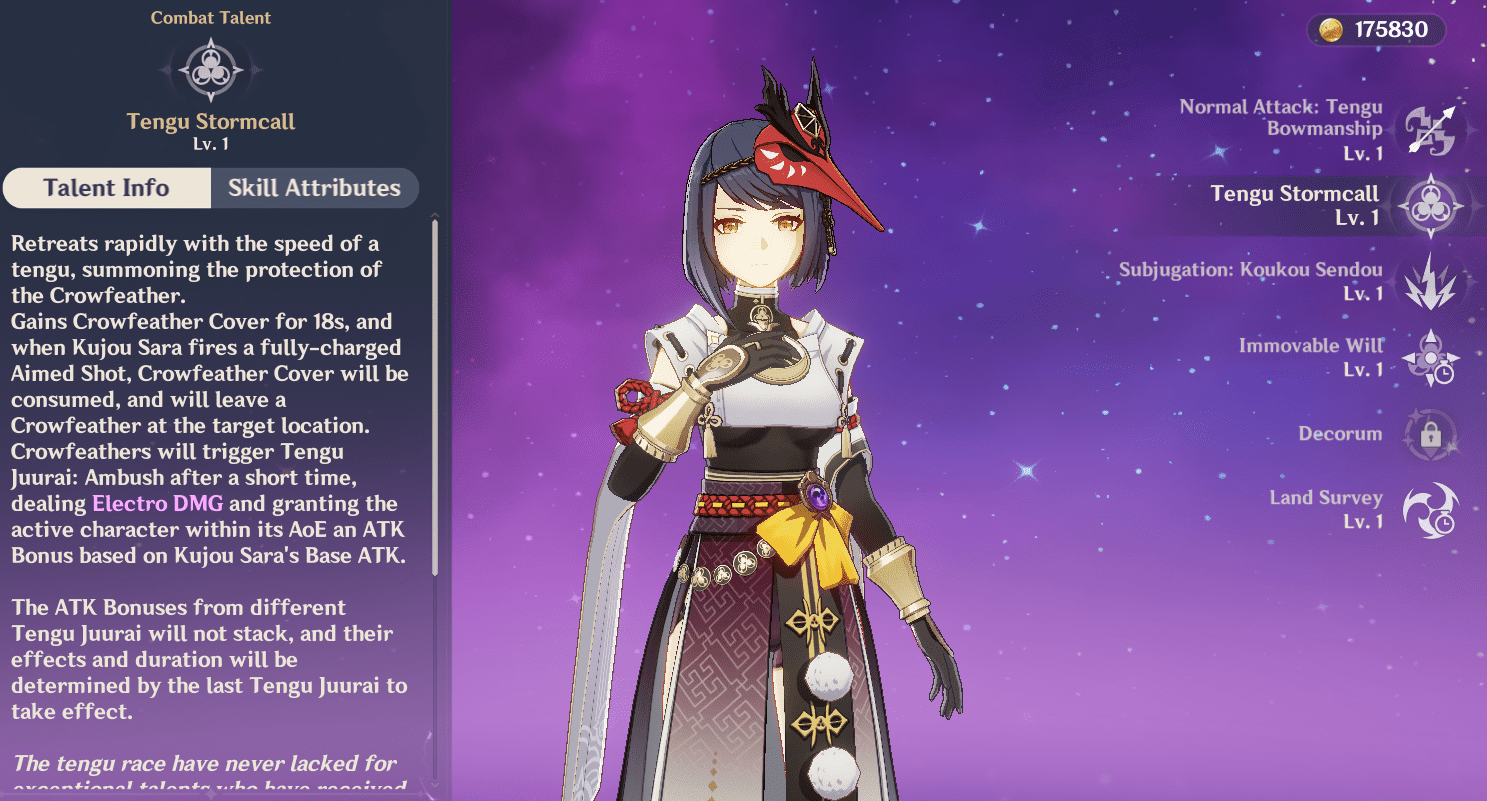The width and height of the screenshot is (1487, 801).
Task: Open the Immovable Will passive talent icon
Action: pyautogui.click(x=1430, y=357)
